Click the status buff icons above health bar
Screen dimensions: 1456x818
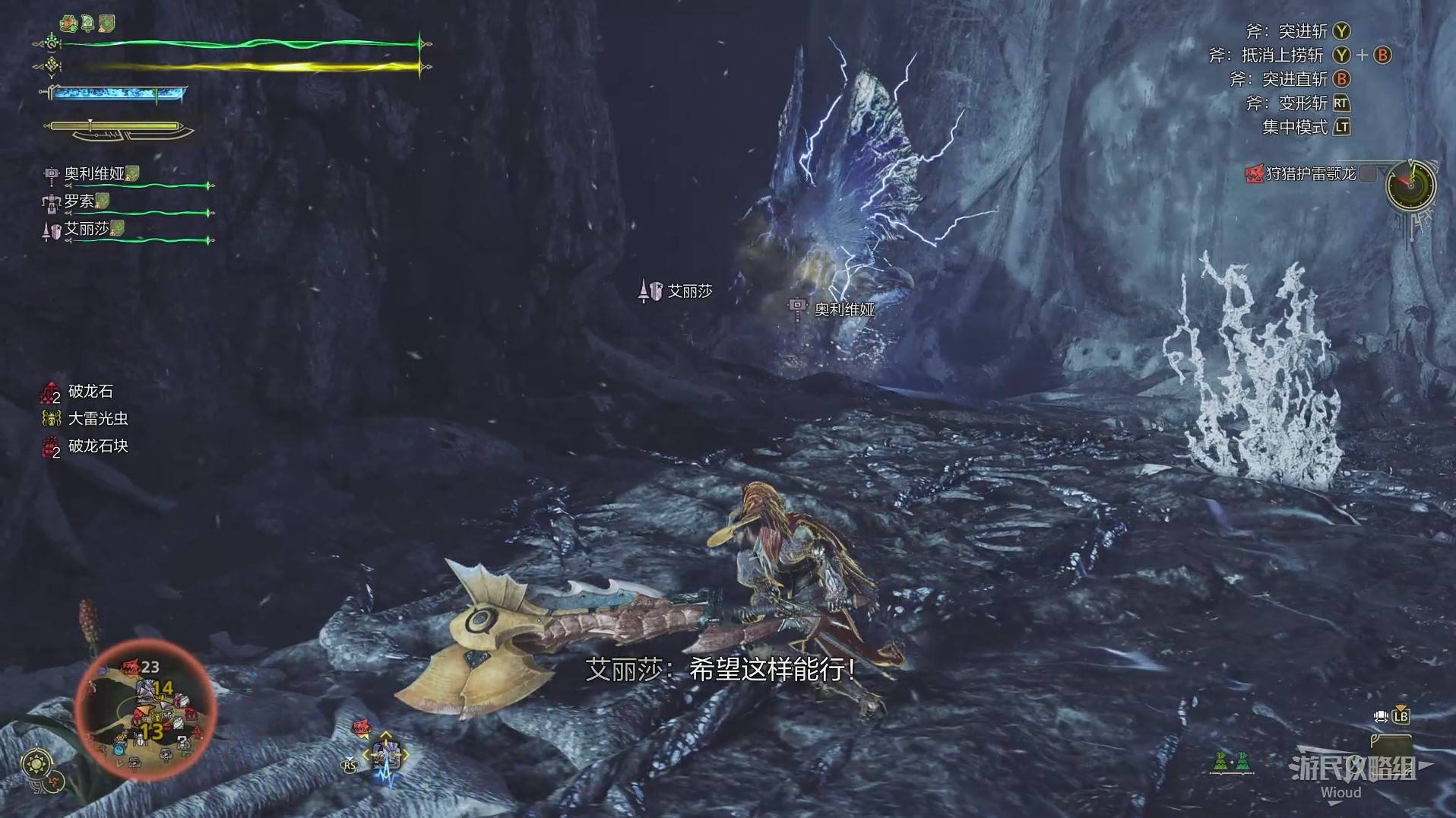[87, 24]
